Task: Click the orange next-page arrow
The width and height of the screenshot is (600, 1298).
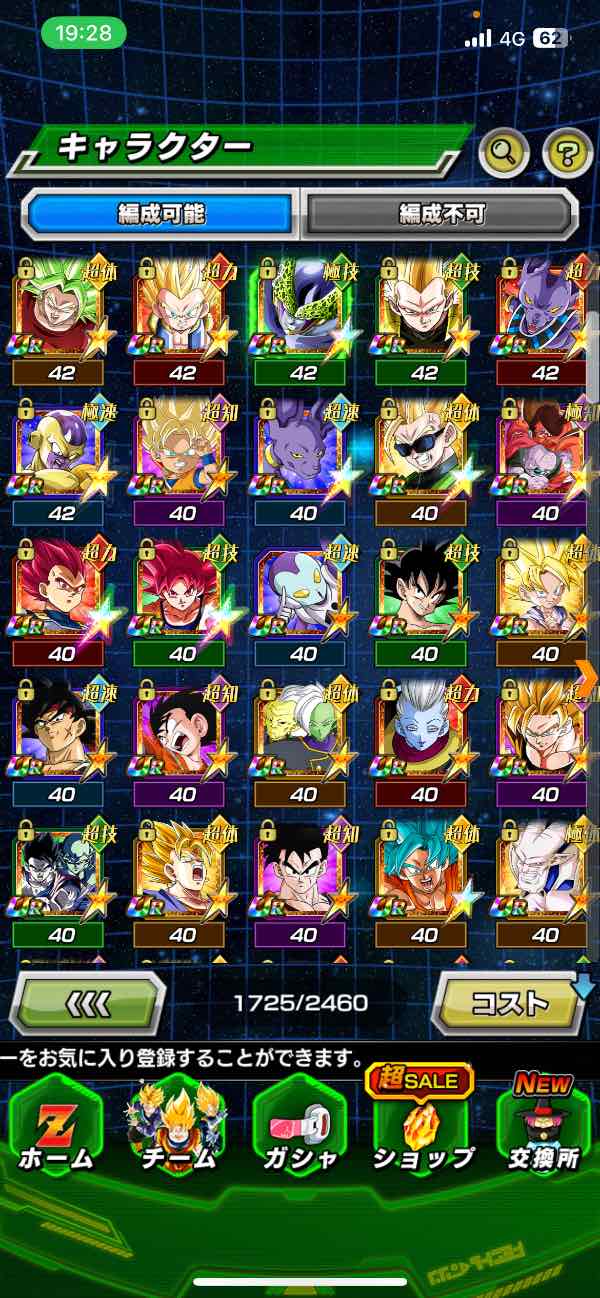Action: click(587, 676)
